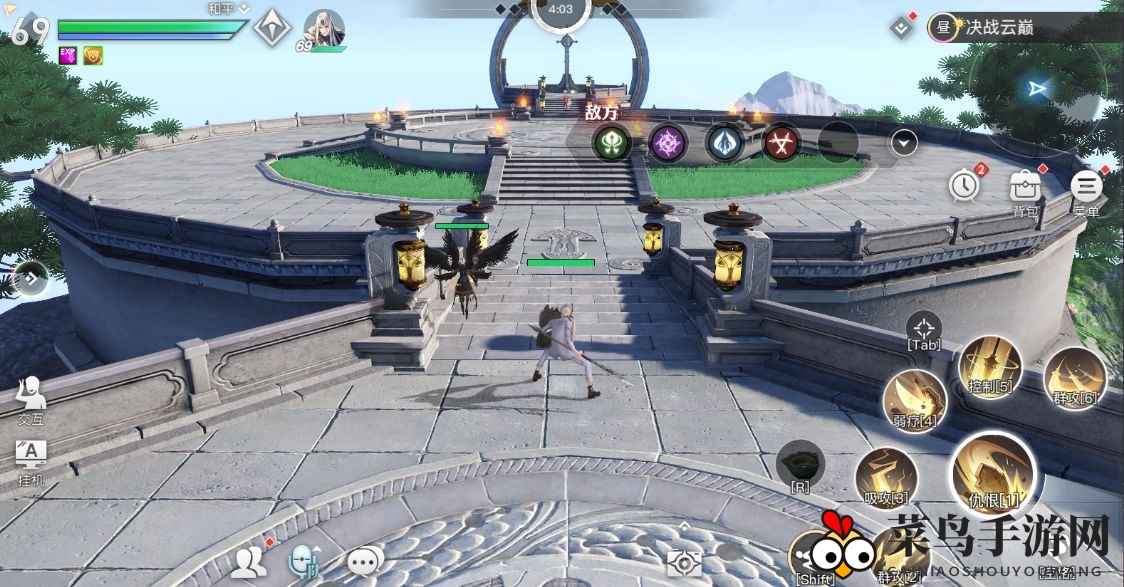Open the friends list icon
The width and height of the screenshot is (1124, 587).
[247, 563]
